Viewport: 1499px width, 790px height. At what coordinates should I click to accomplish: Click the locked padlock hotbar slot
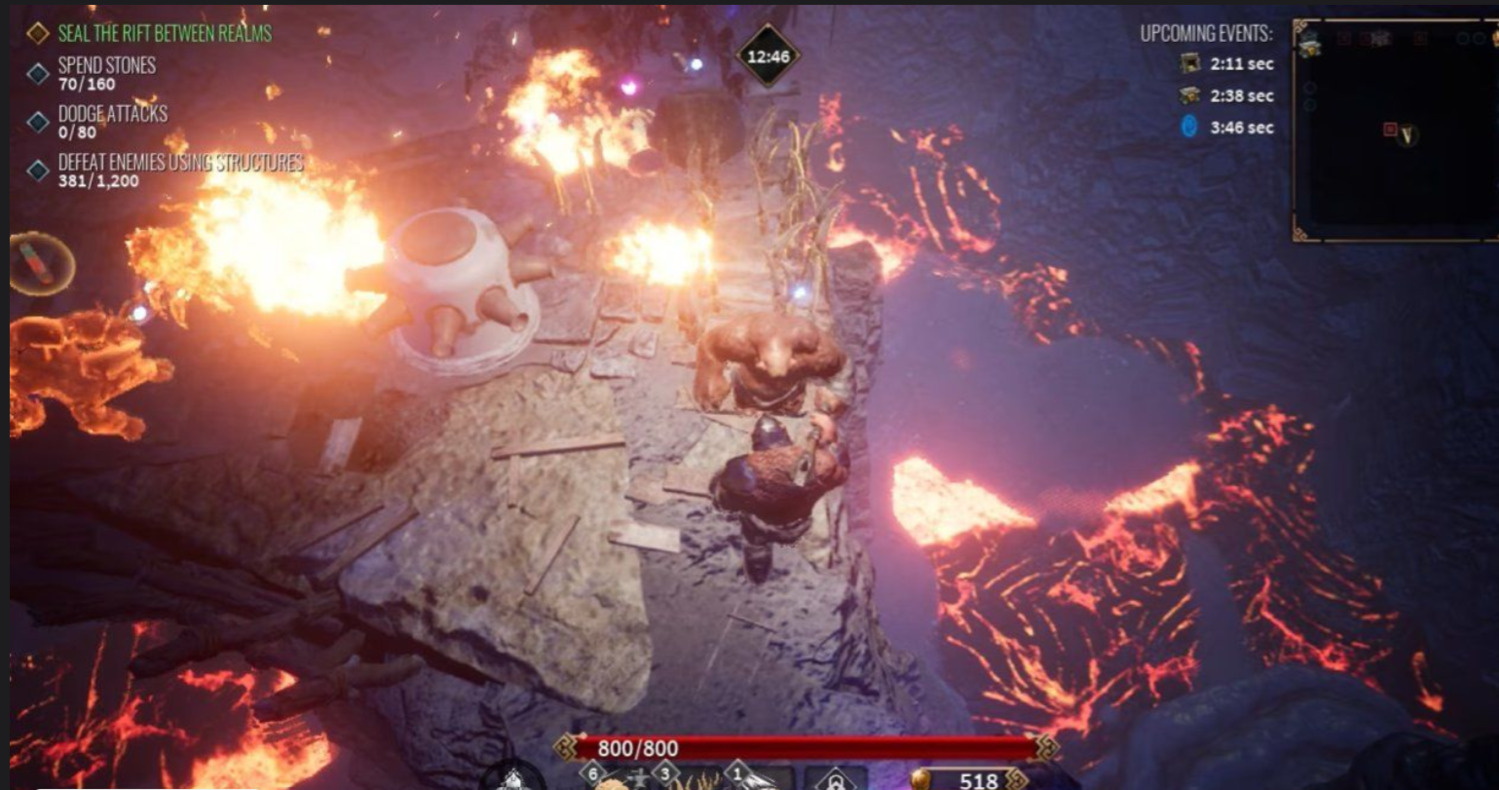[x=836, y=779]
